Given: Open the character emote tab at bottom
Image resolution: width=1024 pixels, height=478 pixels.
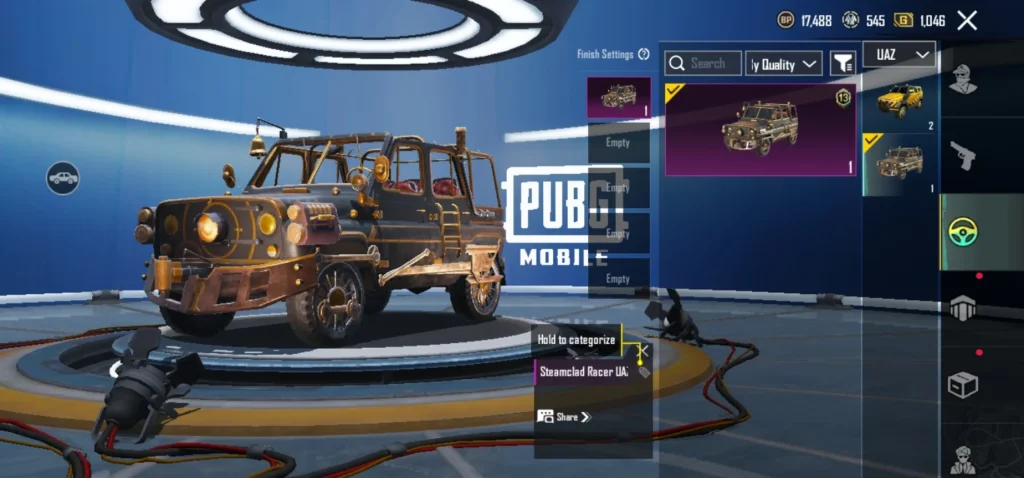Looking at the screenshot, I should pyautogui.click(x=963, y=458).
